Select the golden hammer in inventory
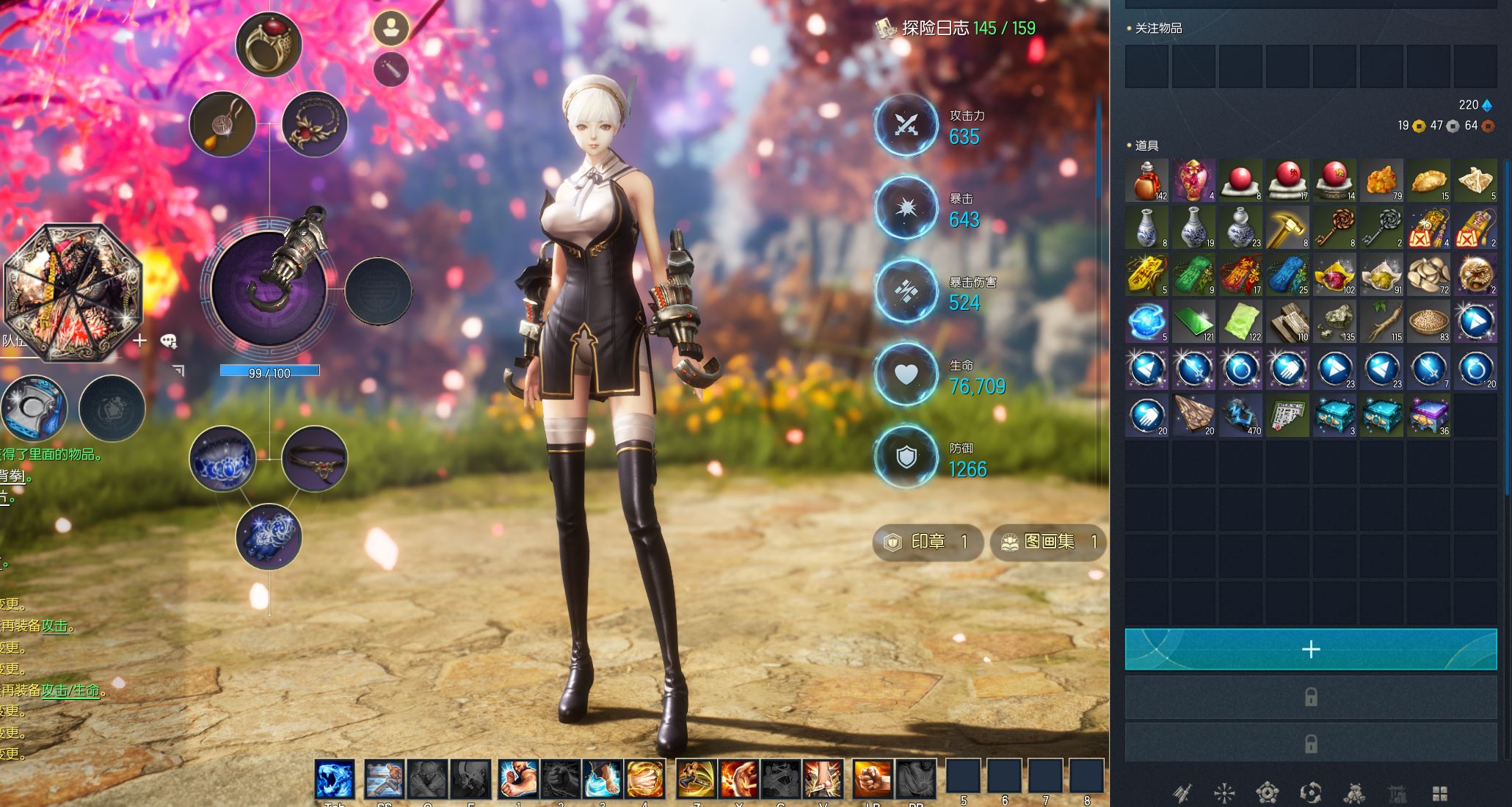The image size is (1512, 807). pos(1287,227)
